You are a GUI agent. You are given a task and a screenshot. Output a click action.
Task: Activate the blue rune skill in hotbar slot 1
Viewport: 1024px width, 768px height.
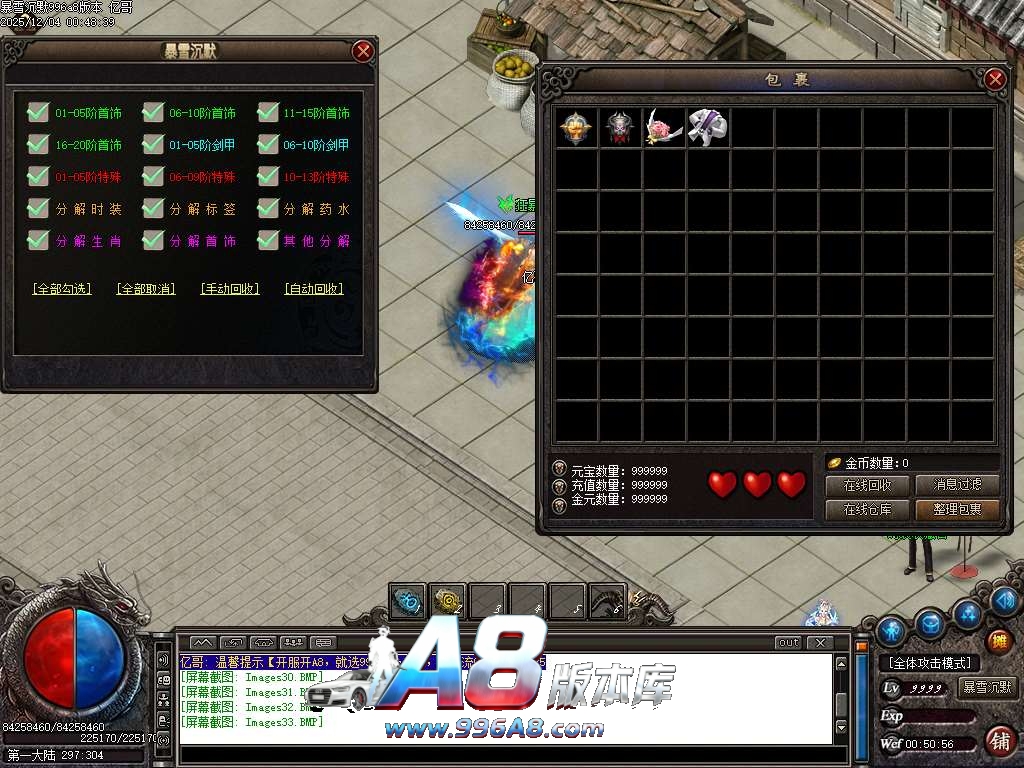pos(408,601)
